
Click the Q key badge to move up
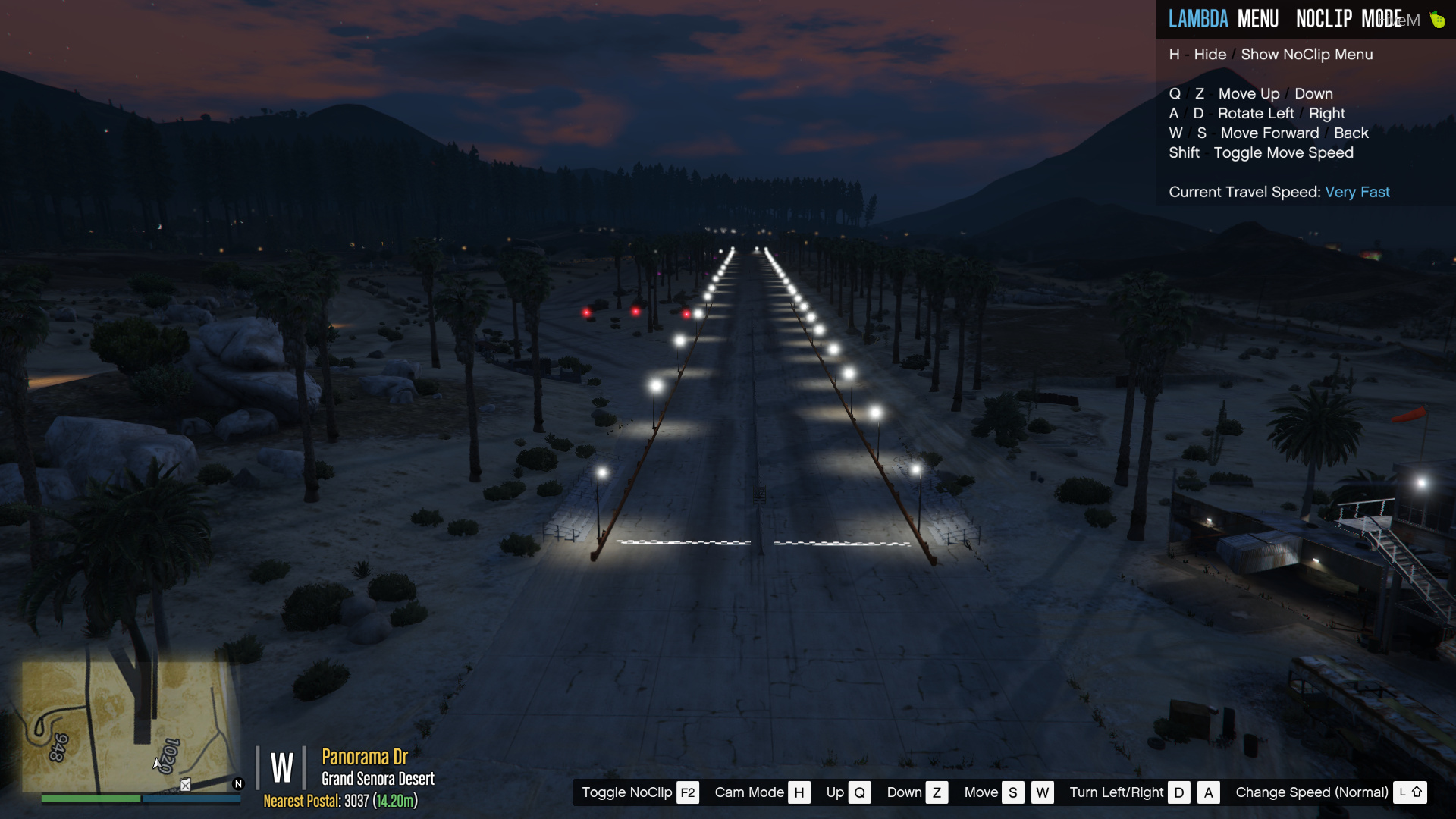click(x=859, y=792)
